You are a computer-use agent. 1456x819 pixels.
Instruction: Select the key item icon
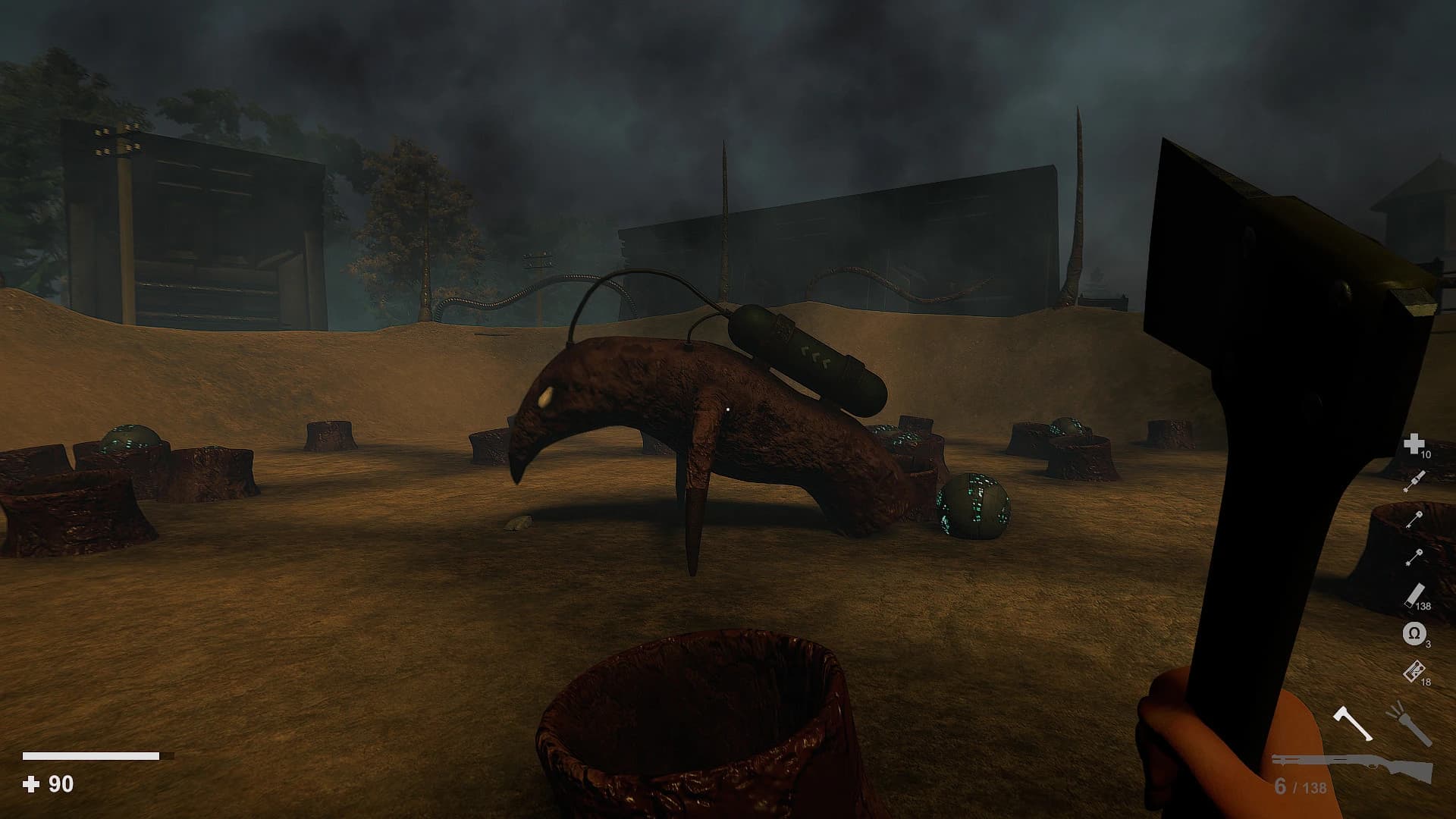tap(1414, 518)
